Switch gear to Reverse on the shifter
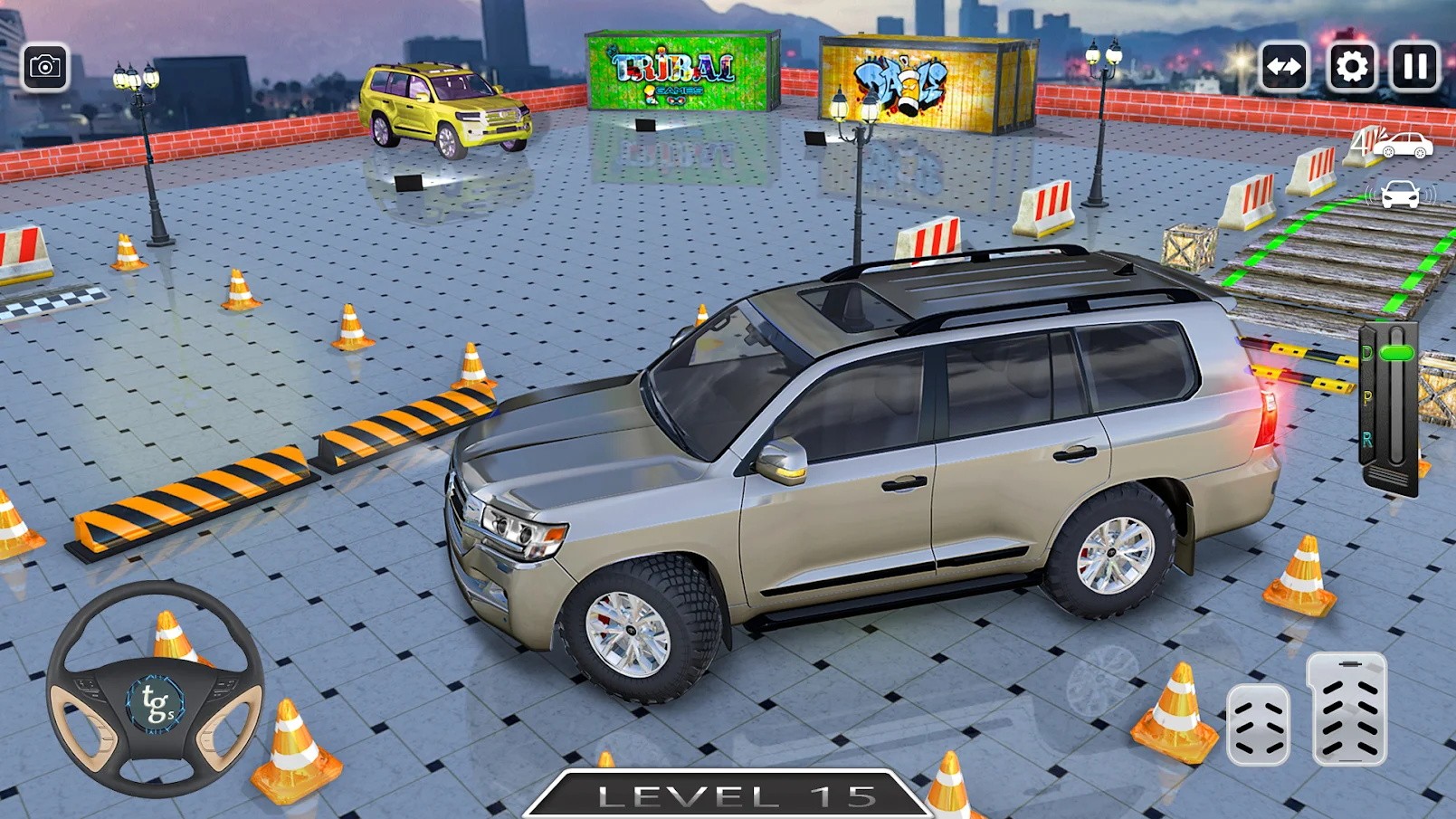 (x=1368, y=439)
